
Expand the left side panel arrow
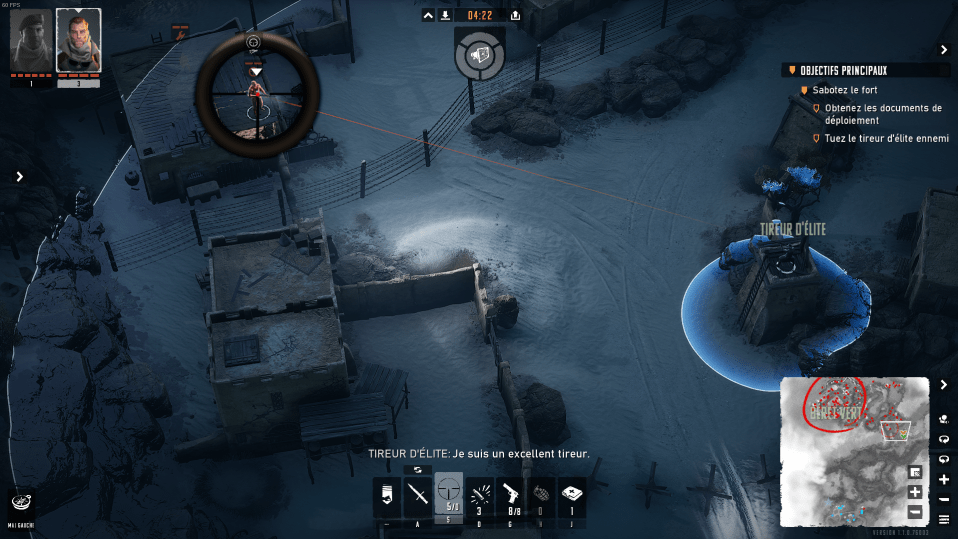19,176
